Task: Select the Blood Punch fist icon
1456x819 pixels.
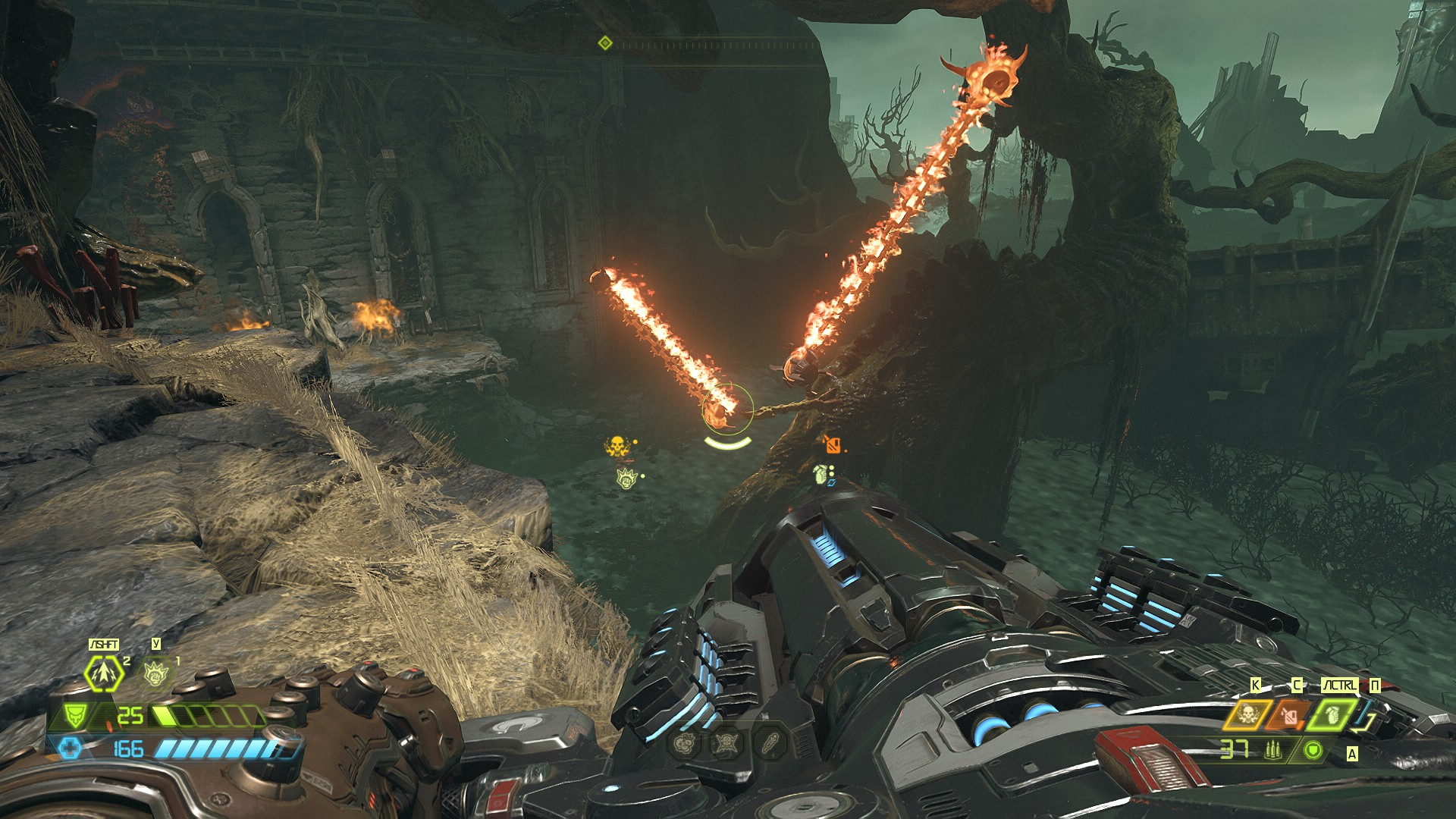Action: 155,672
